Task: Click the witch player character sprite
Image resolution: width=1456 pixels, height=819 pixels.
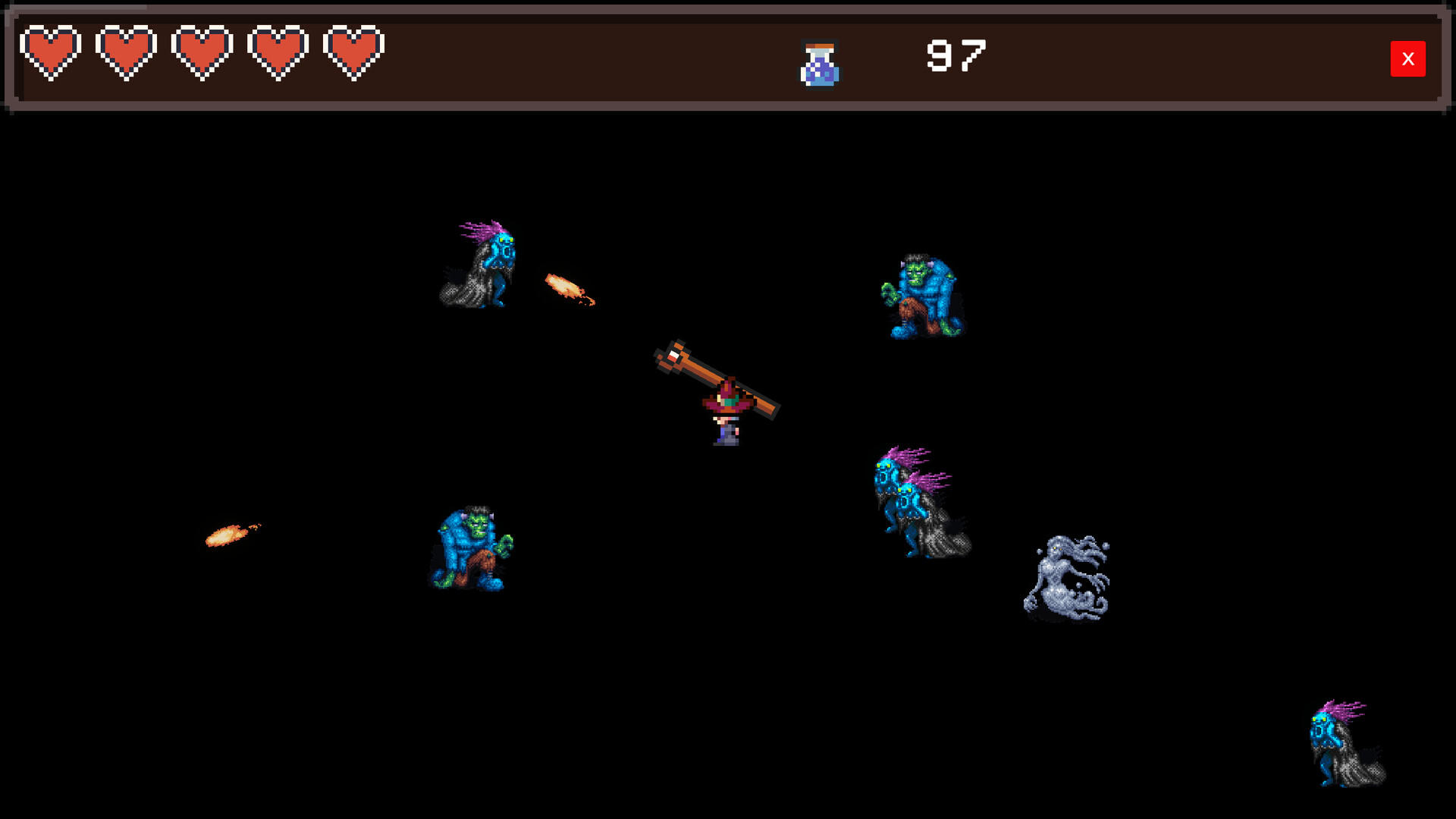Action: [724, 413]
